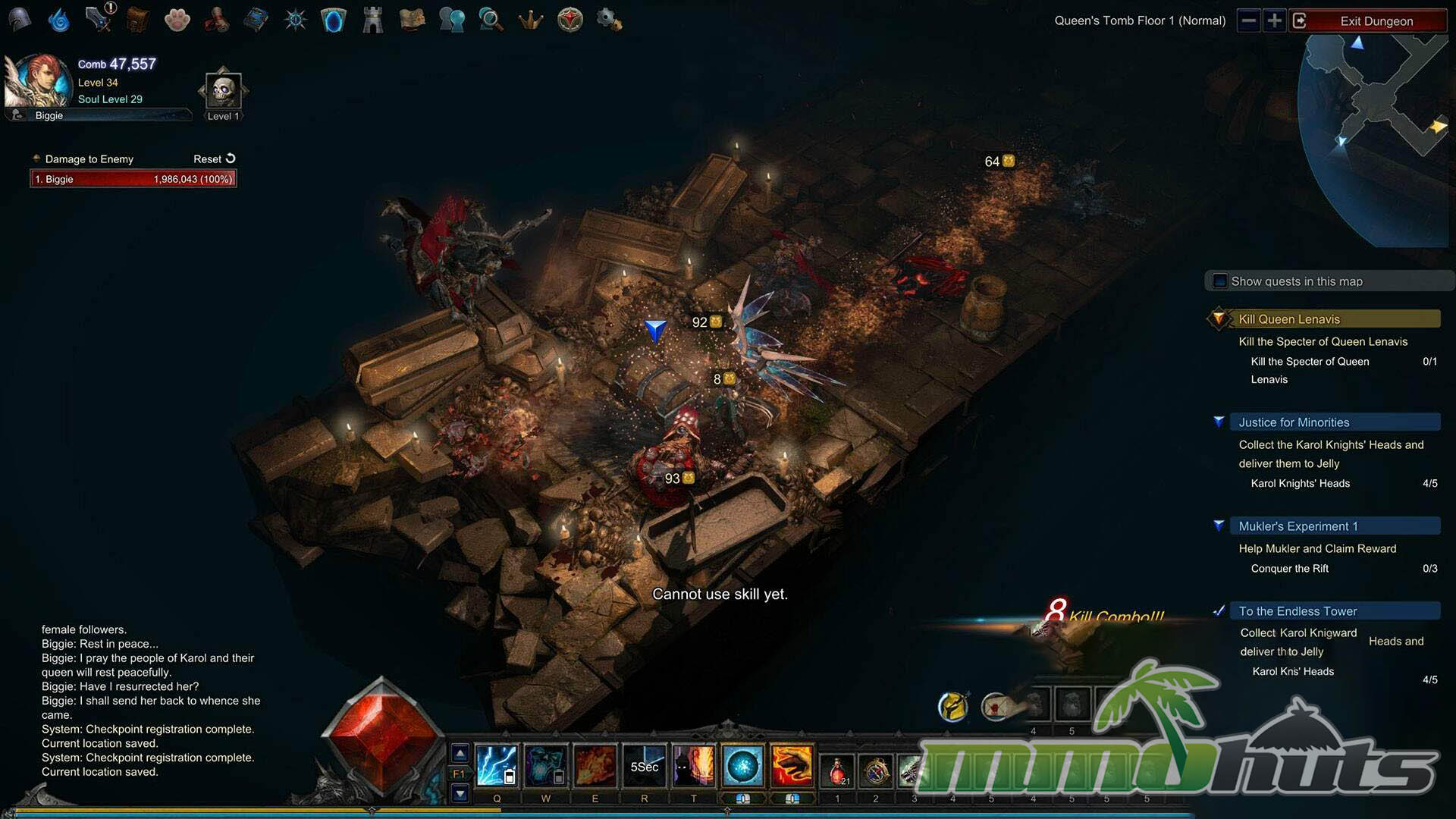Cast the blue frost orb skill
1456x819 pixels.
tap(742, 766)
